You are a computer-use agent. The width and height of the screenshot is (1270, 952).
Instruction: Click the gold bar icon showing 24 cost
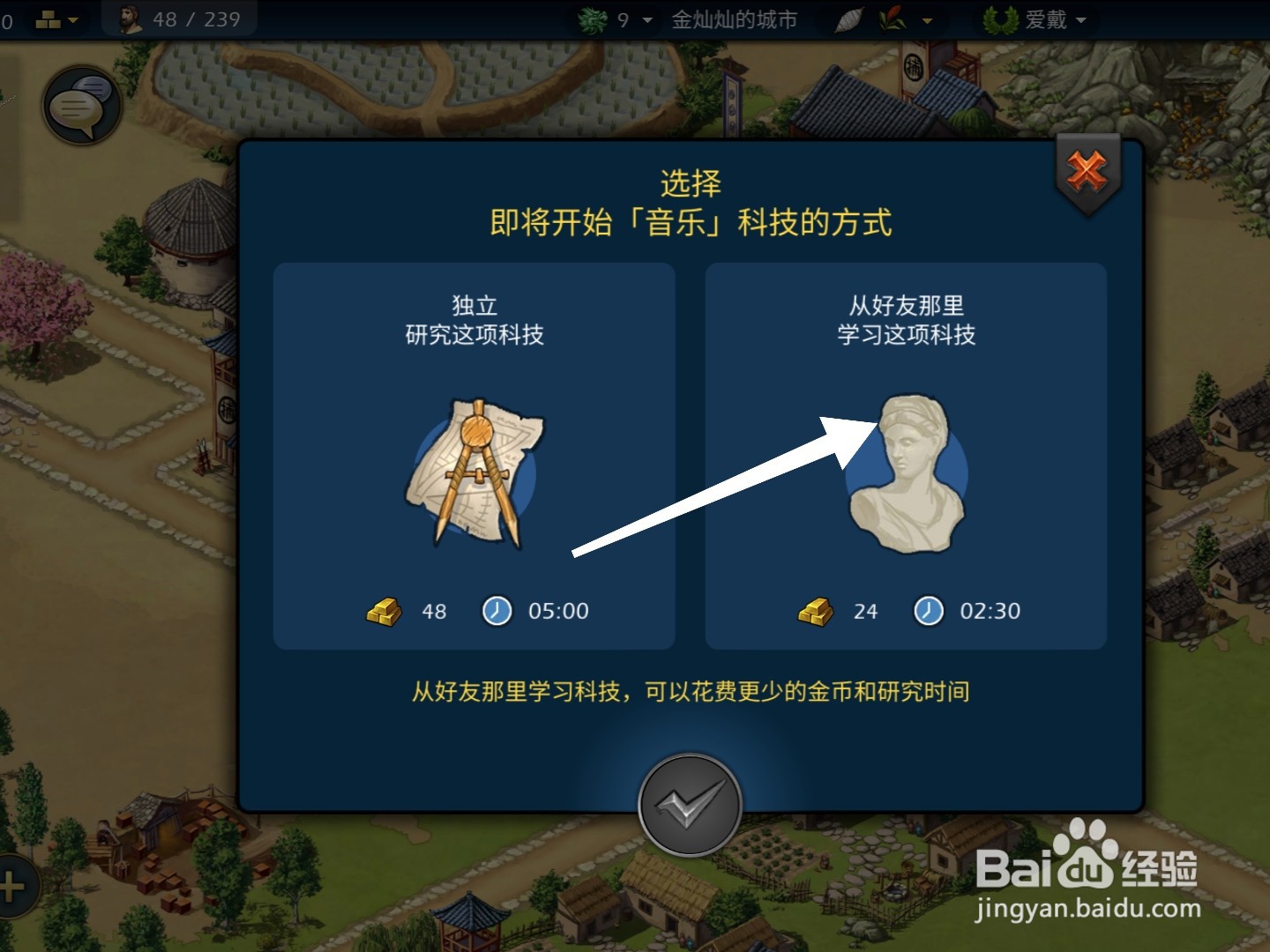[816, 610]
